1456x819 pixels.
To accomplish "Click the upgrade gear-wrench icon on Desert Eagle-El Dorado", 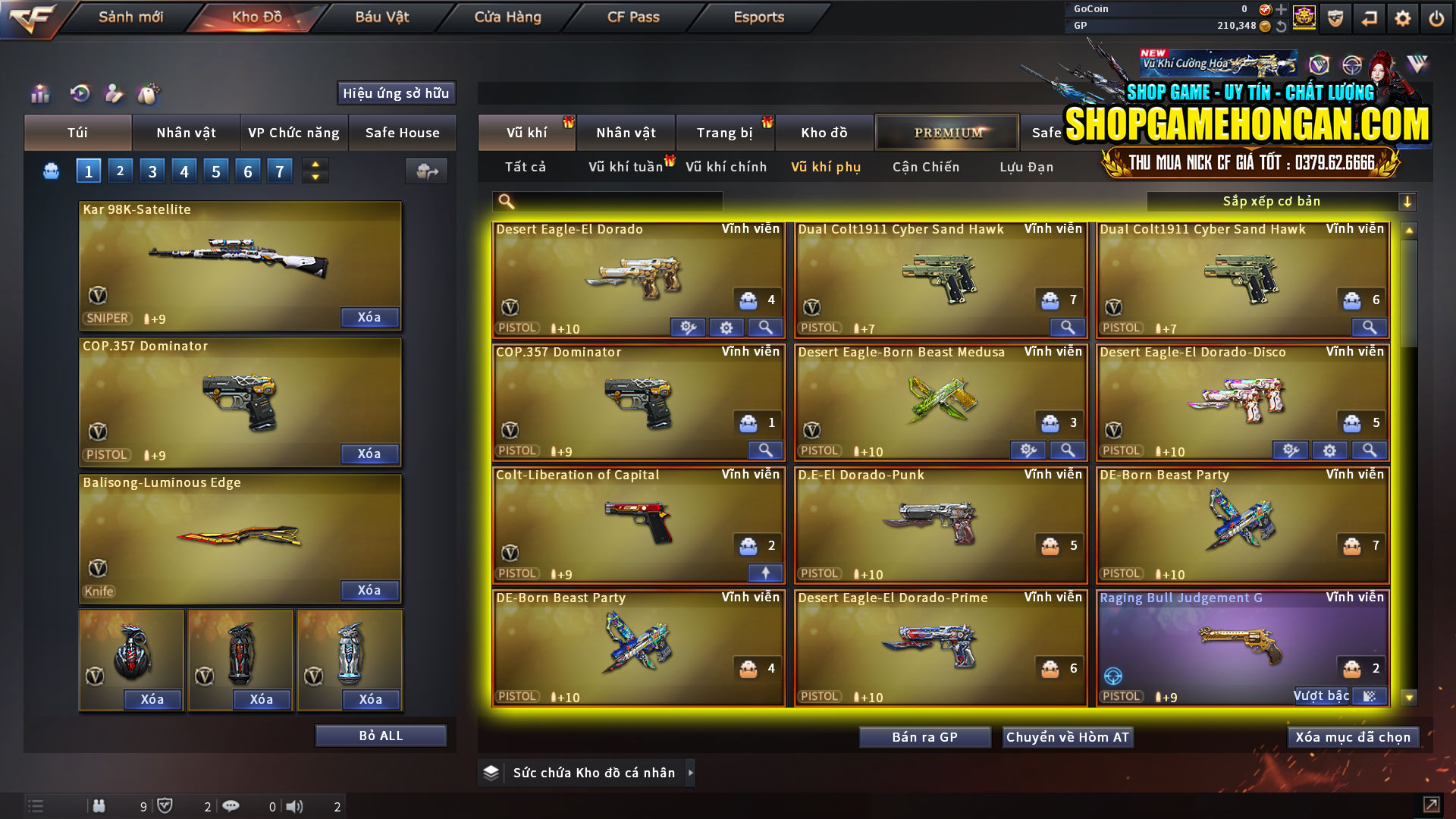I will pyautogui.click(x=688, y=327).
